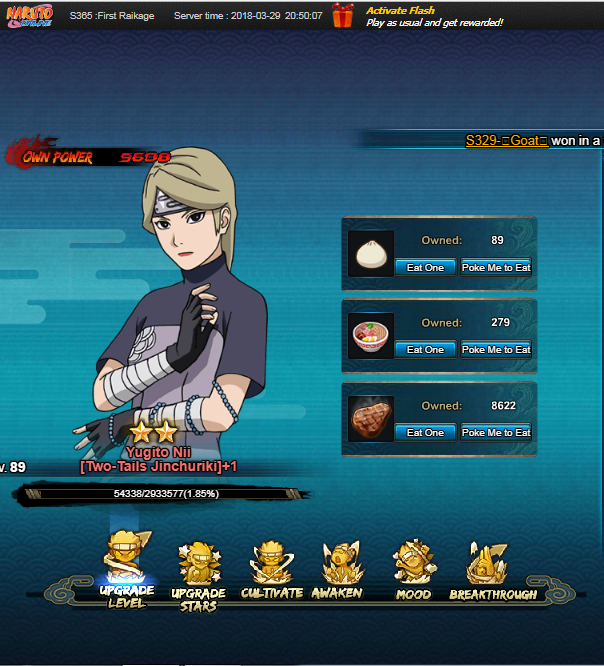
Task: Select the Cultivate tab
Action: [x=271, y=572]
